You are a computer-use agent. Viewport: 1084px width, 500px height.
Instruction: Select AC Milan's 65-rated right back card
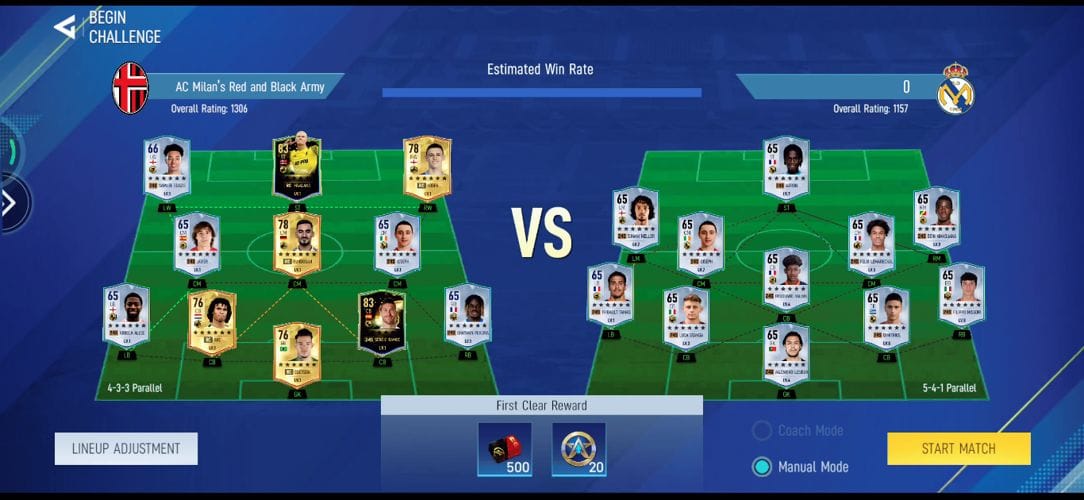[467, 316]
